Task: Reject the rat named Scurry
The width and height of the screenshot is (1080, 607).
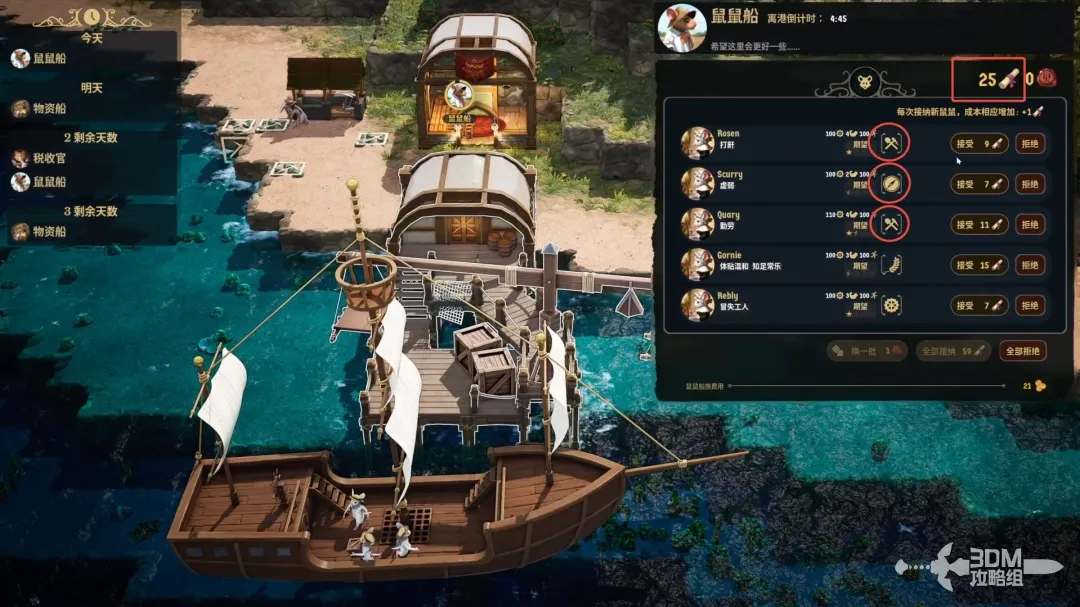Action: [1030, 184]
